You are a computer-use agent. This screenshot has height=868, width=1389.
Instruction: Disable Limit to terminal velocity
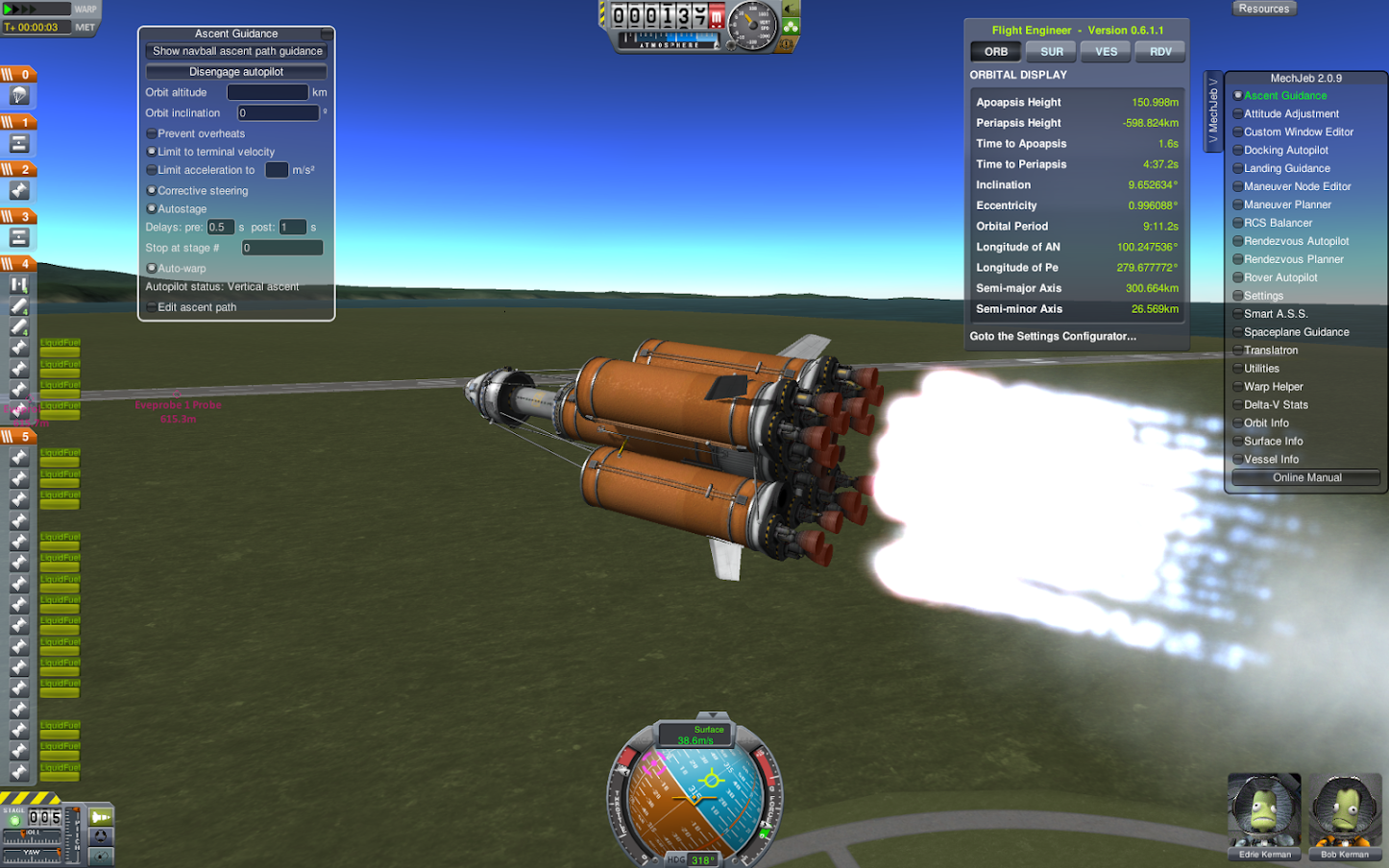tap(151, 152)
